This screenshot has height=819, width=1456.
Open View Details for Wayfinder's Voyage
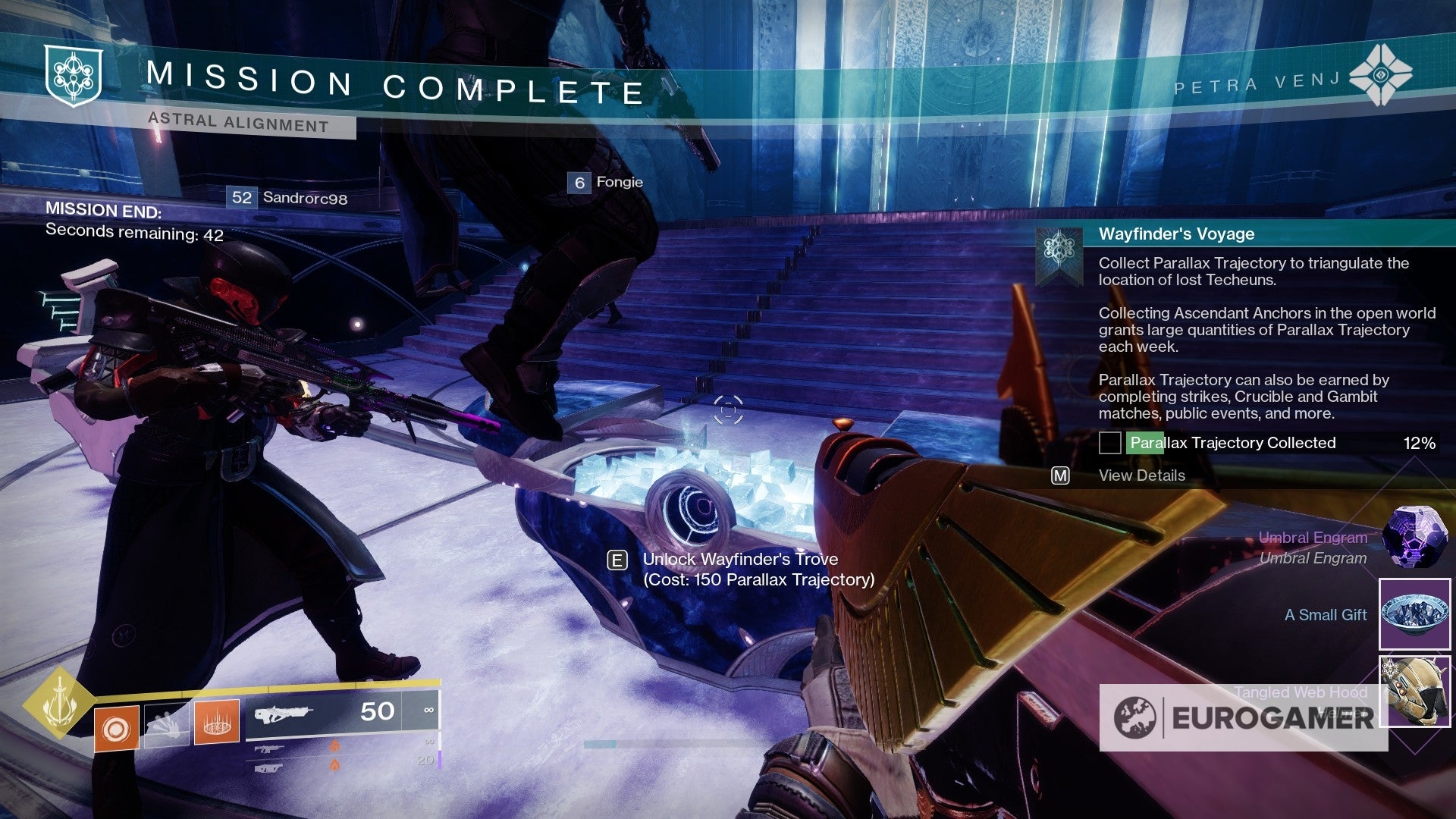point(1141,475)
